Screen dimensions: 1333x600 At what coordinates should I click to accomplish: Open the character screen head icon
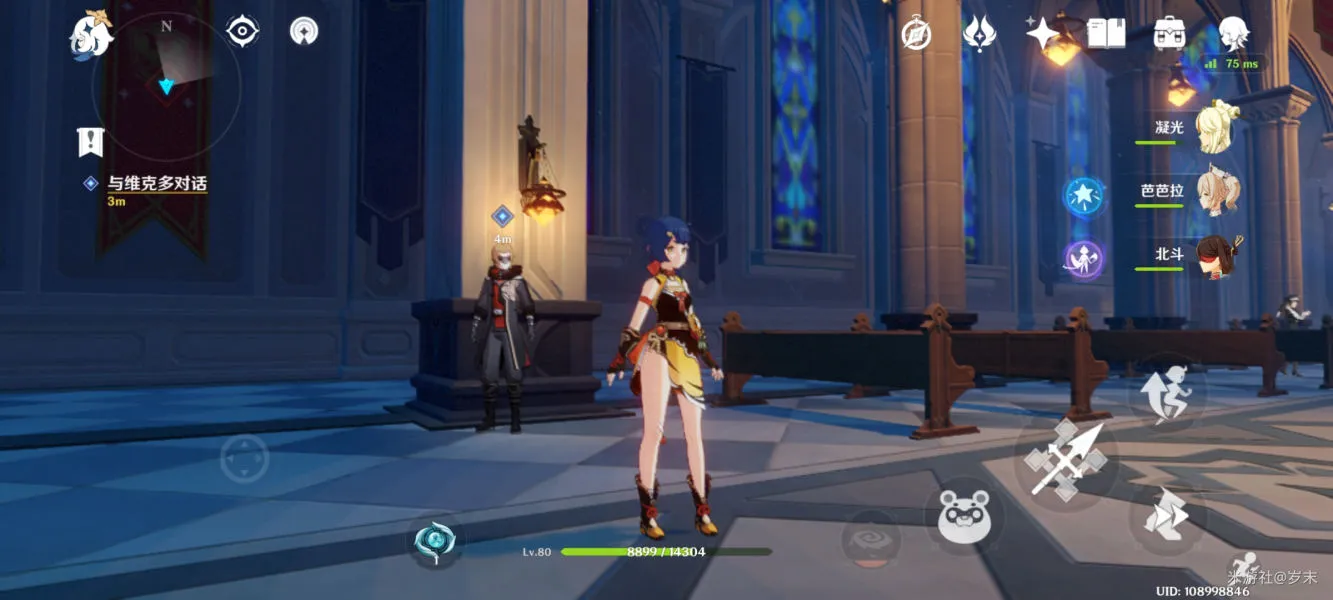[1234, 32]
